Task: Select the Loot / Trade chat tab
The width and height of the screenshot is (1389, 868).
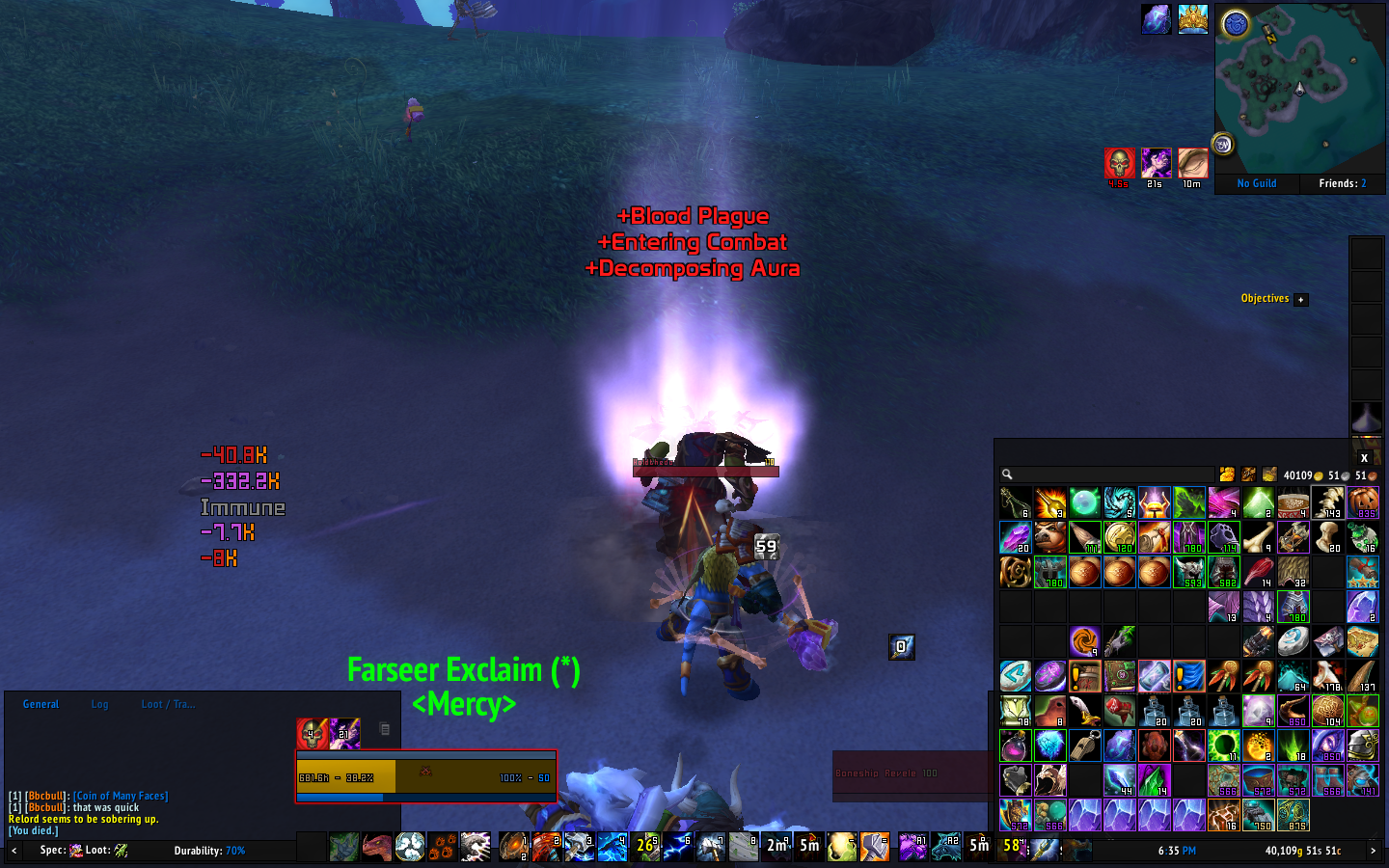Action: [x=168, y=704]
